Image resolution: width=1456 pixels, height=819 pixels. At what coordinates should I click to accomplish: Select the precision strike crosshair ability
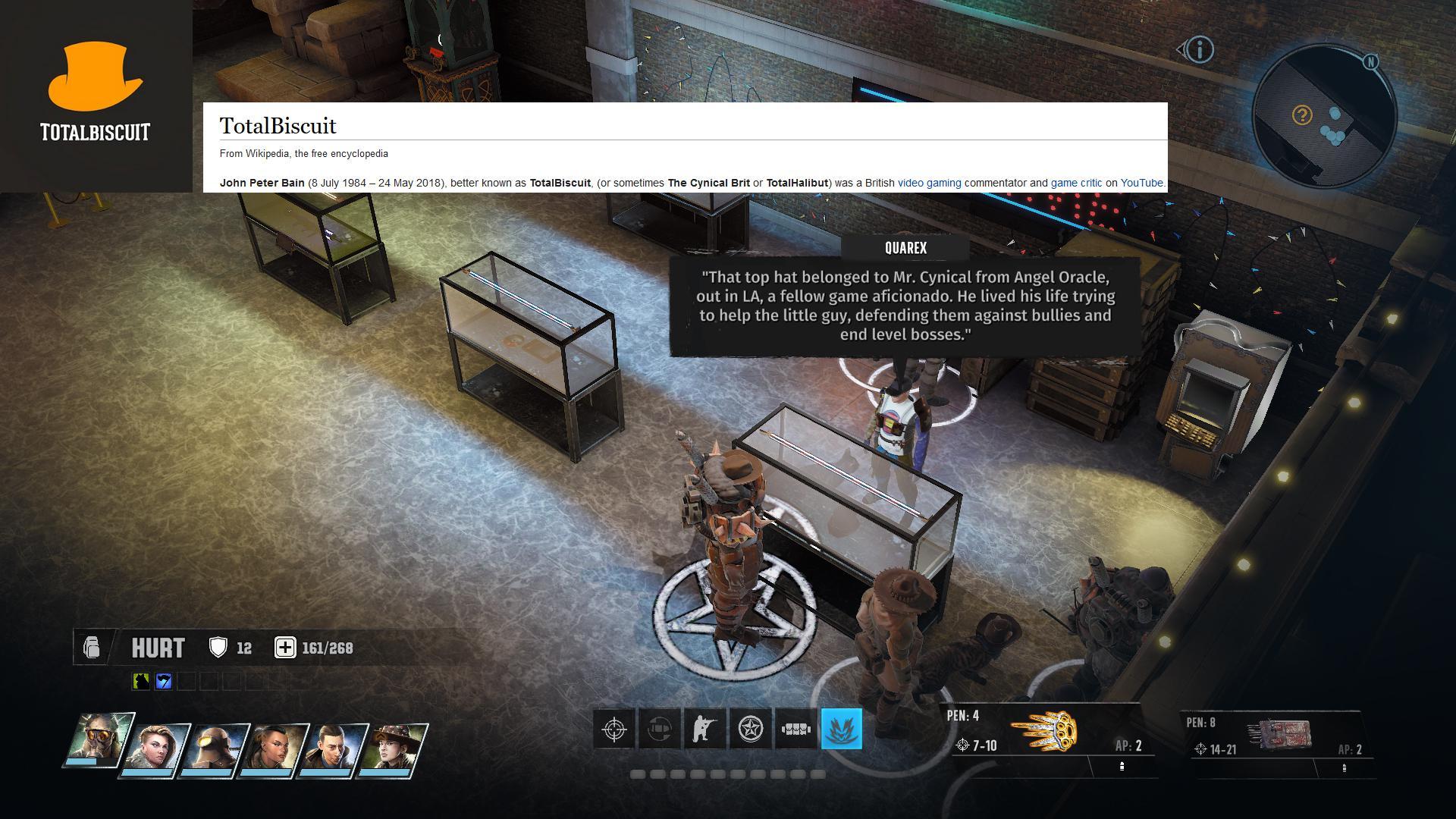(x=613, y=728)
